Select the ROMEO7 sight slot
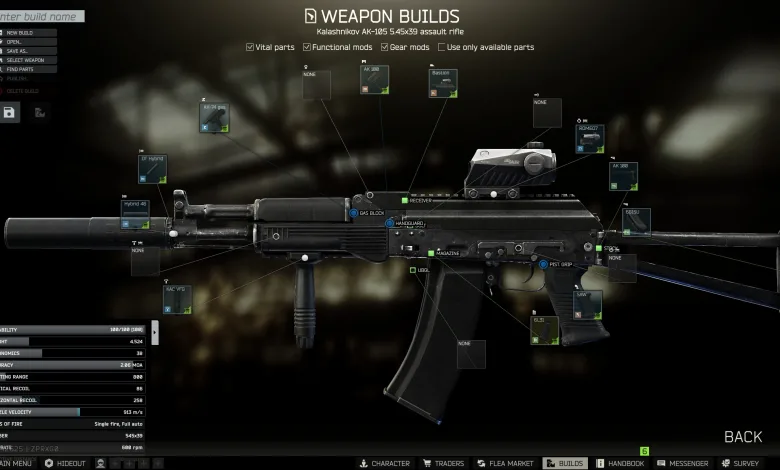The image size is (780, 470). [x=590, y=139]
